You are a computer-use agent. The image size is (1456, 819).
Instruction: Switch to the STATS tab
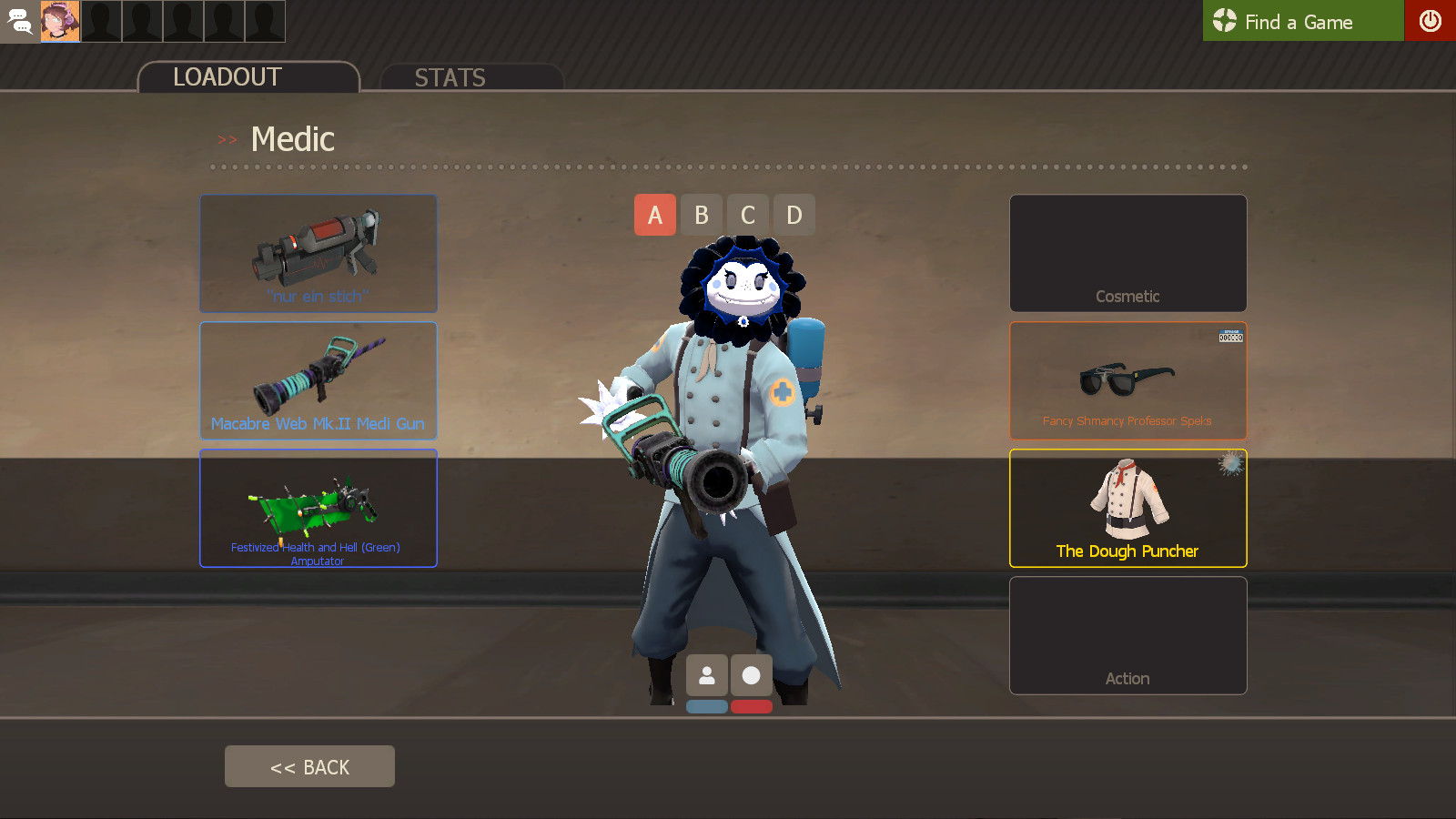click(450, 77)
